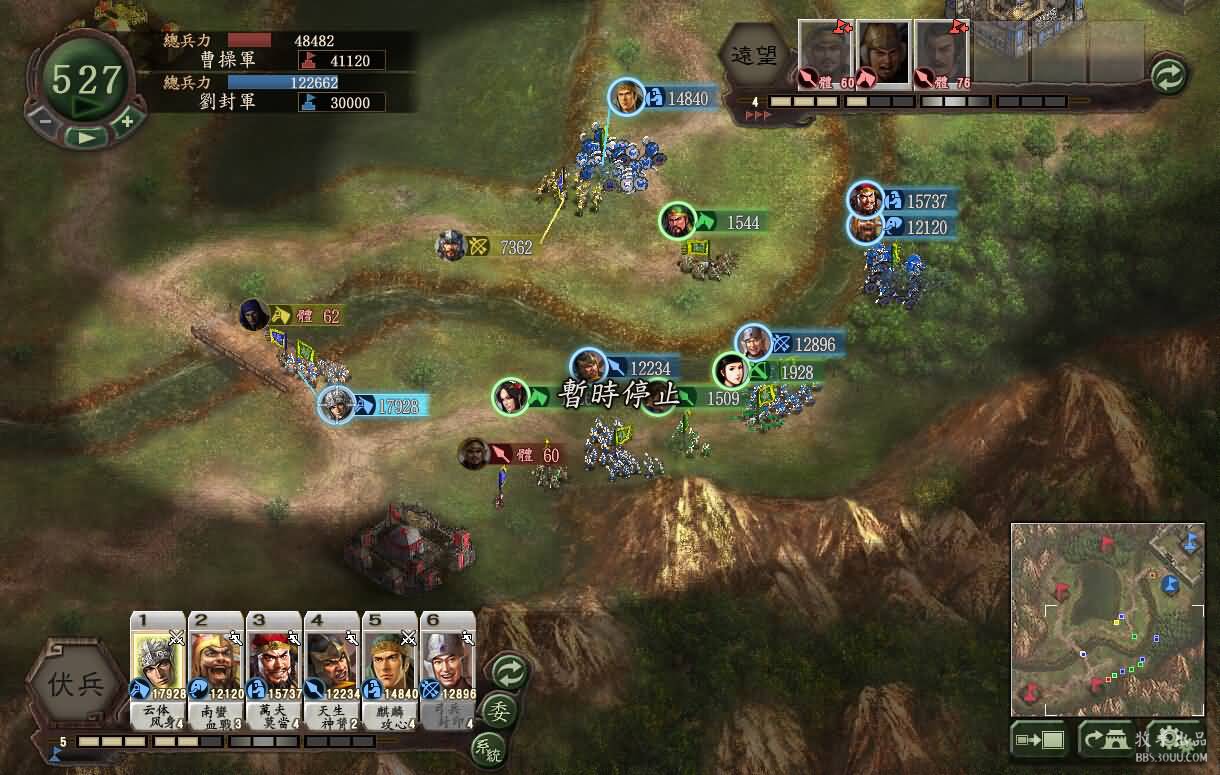Choose officer card number 6 with 12896 troops
This screenshot has height=775, width=1220.
click(448, 665)
